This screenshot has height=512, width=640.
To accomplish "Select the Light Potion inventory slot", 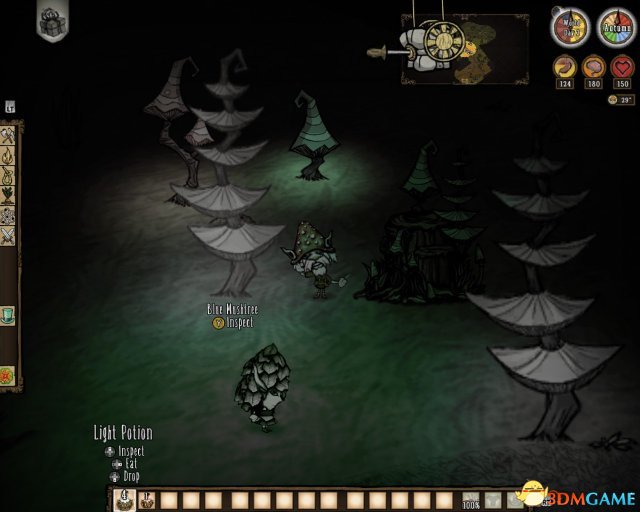I will [125, 498].
